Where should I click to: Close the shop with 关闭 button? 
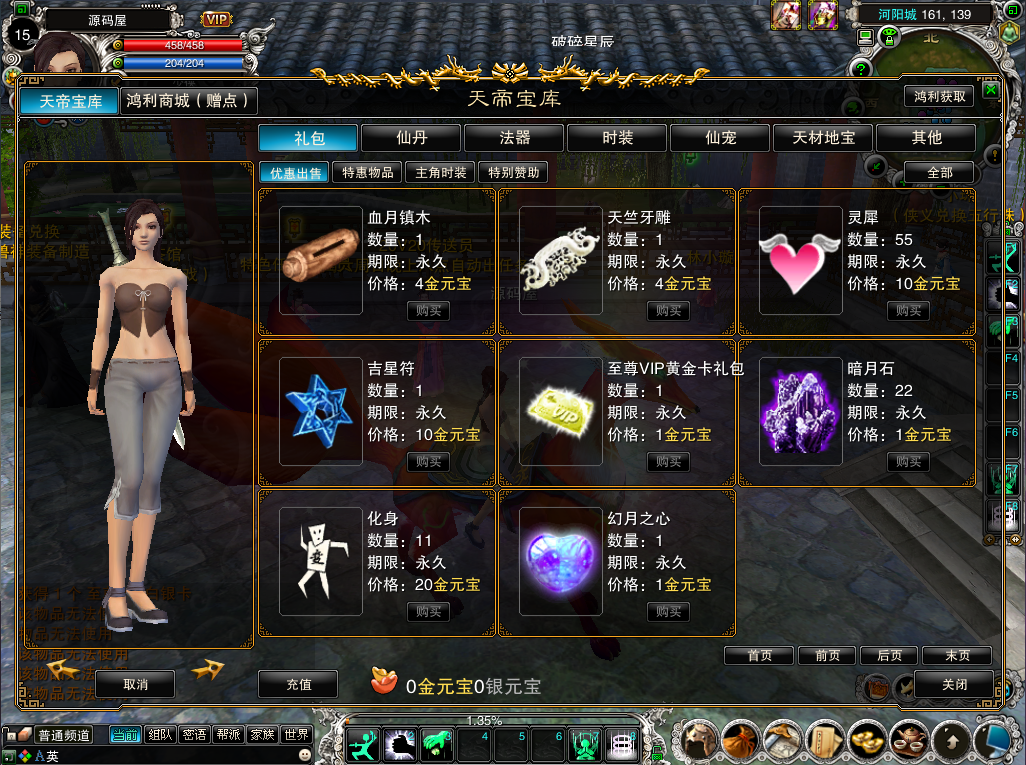(954, 684)
